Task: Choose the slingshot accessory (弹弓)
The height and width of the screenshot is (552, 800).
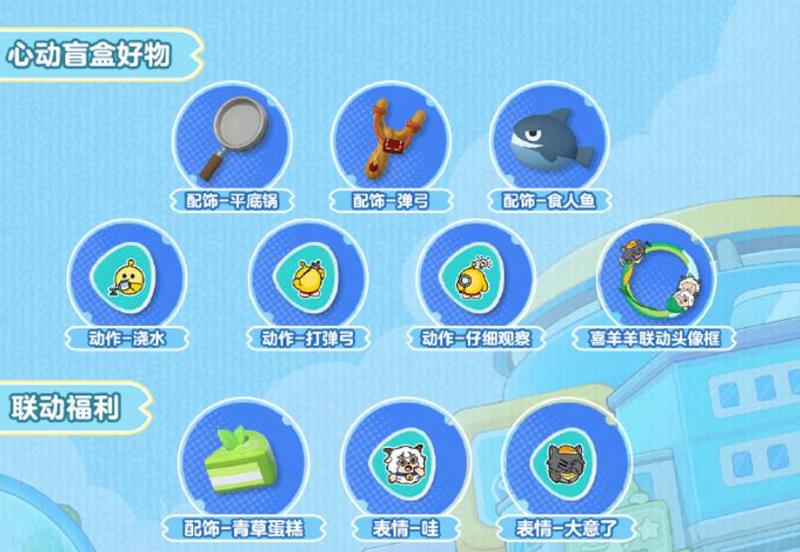Action: pos(390,143)
